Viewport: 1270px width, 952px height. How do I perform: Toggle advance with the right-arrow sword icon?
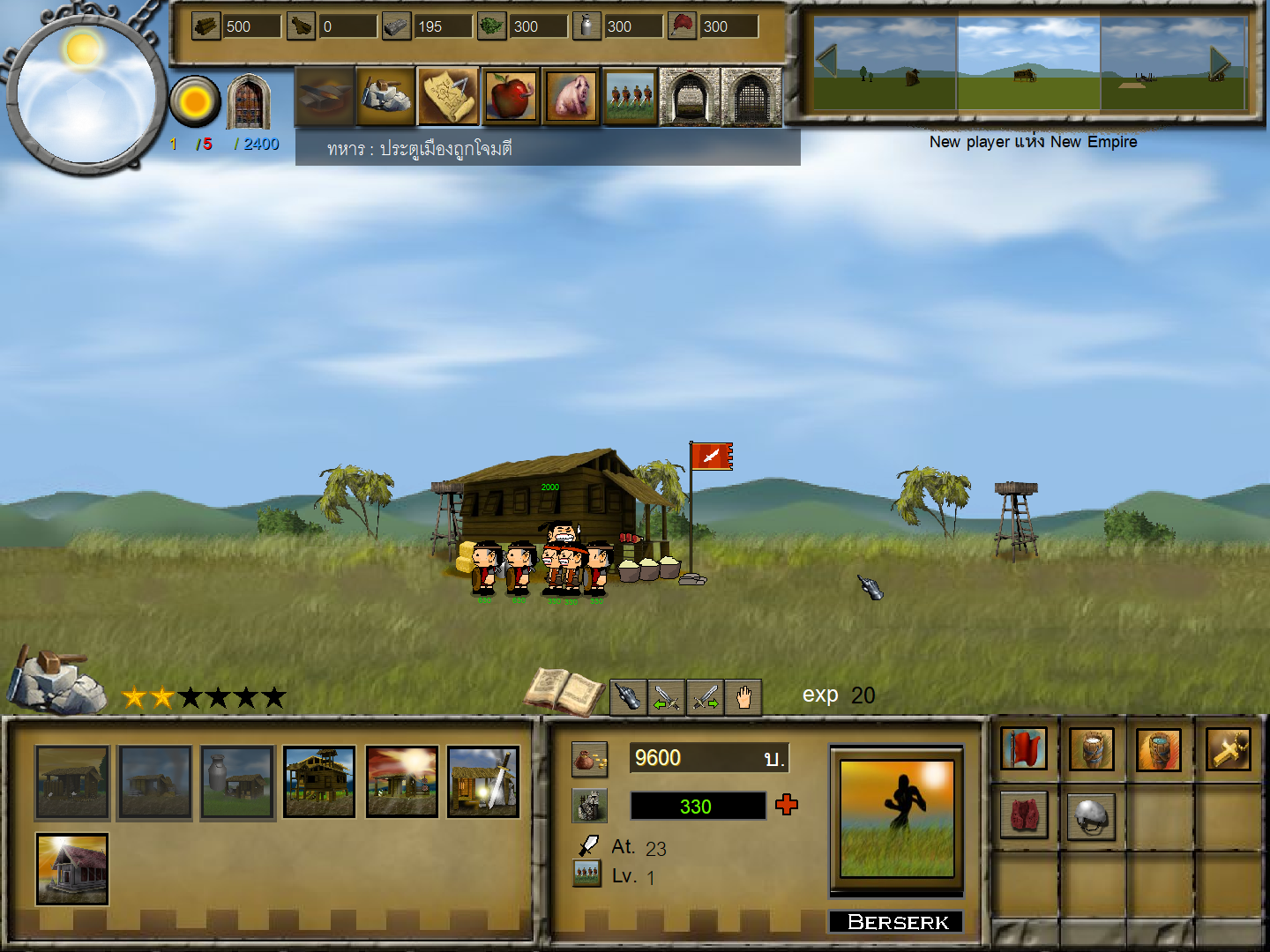coord(706,696)
